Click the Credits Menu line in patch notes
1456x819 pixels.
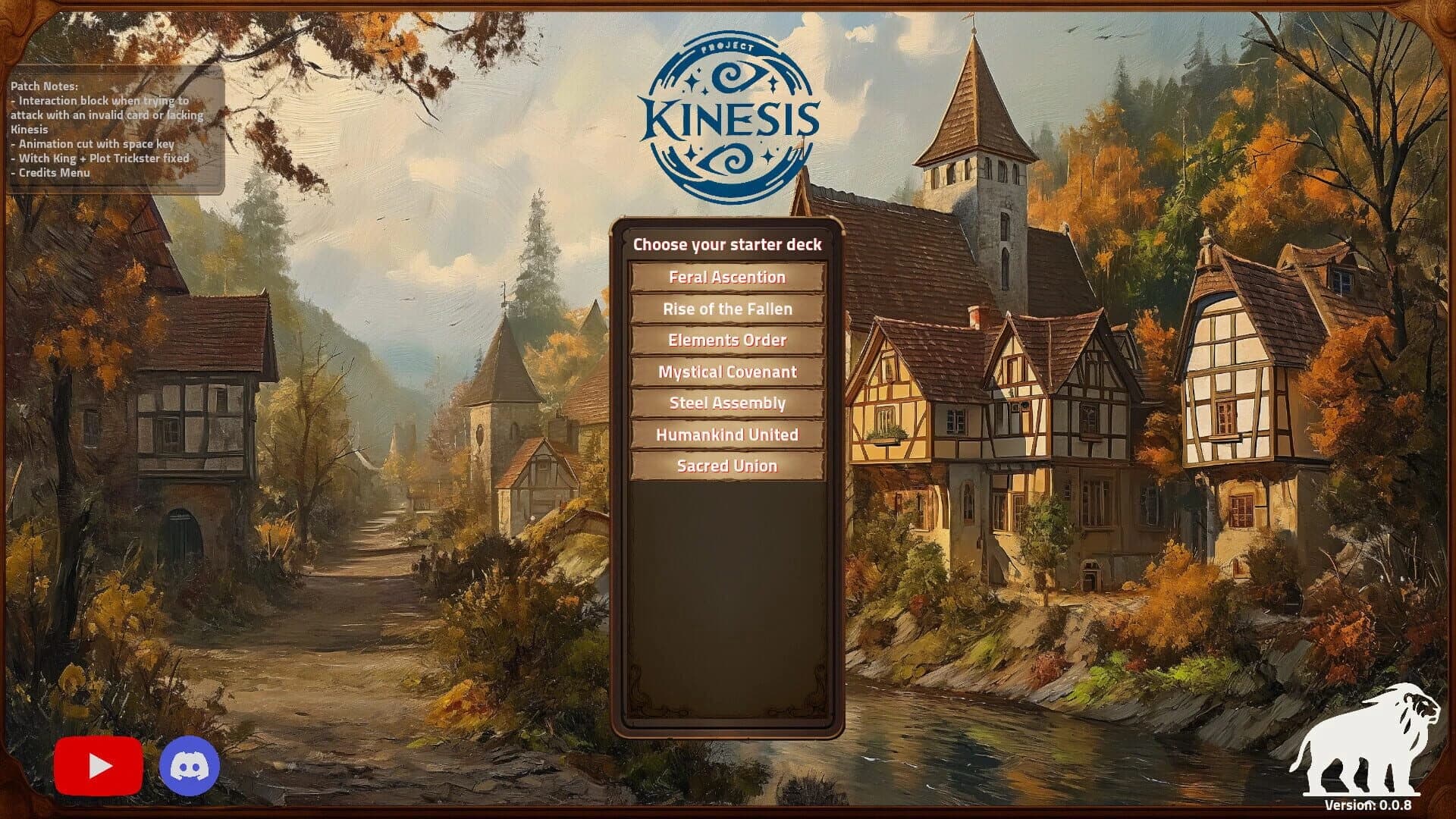pyautogui.click(x=49, y=173)
